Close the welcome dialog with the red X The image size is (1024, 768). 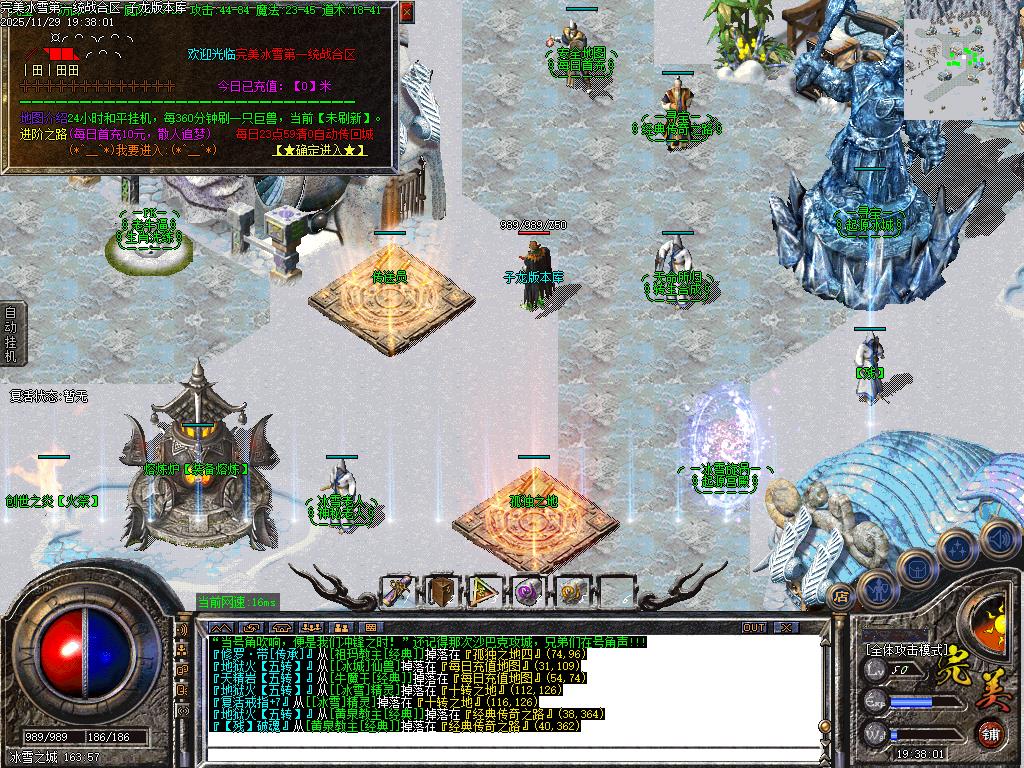(x=406, y=12)
